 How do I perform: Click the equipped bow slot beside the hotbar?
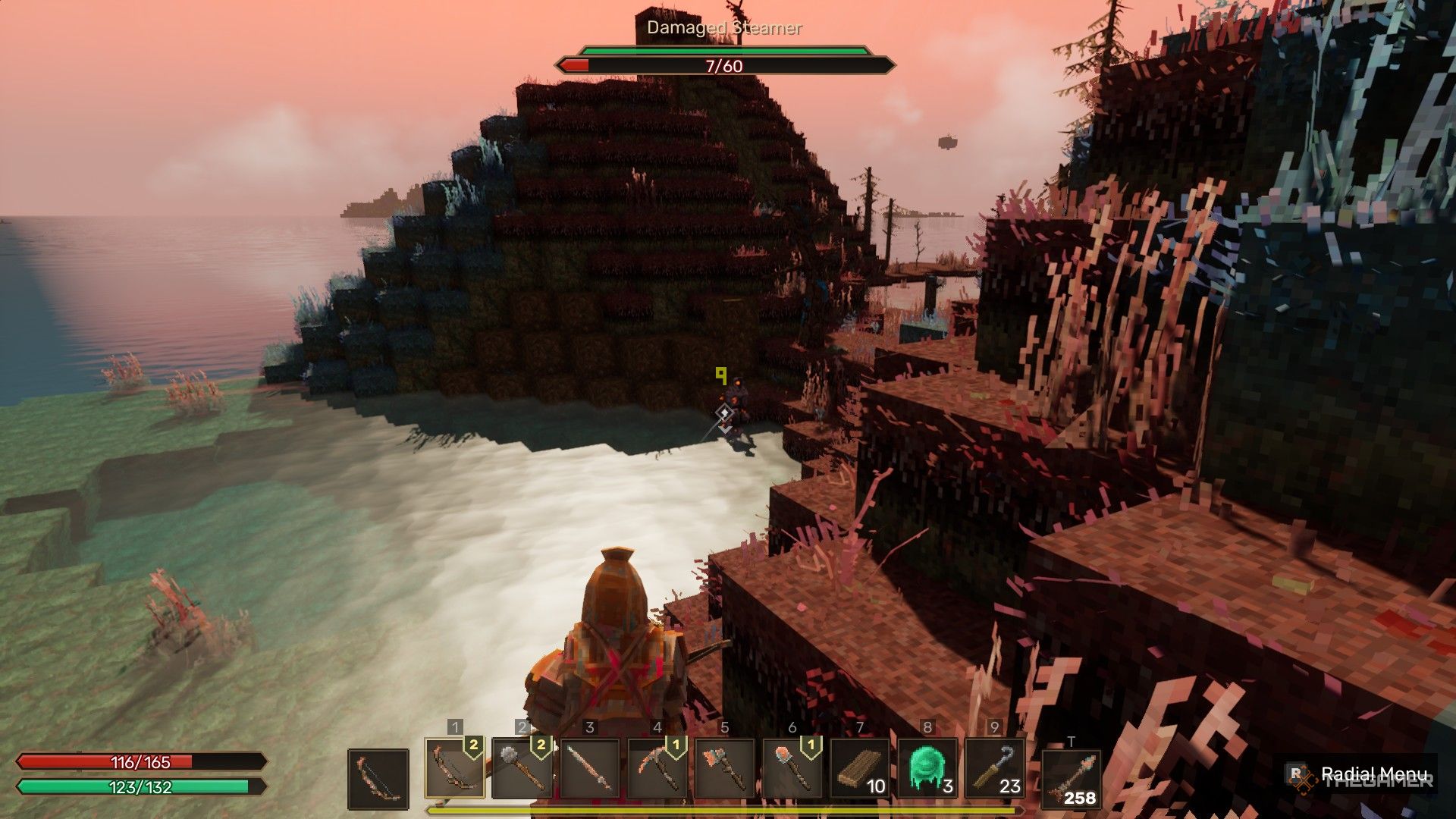[378, 778]
